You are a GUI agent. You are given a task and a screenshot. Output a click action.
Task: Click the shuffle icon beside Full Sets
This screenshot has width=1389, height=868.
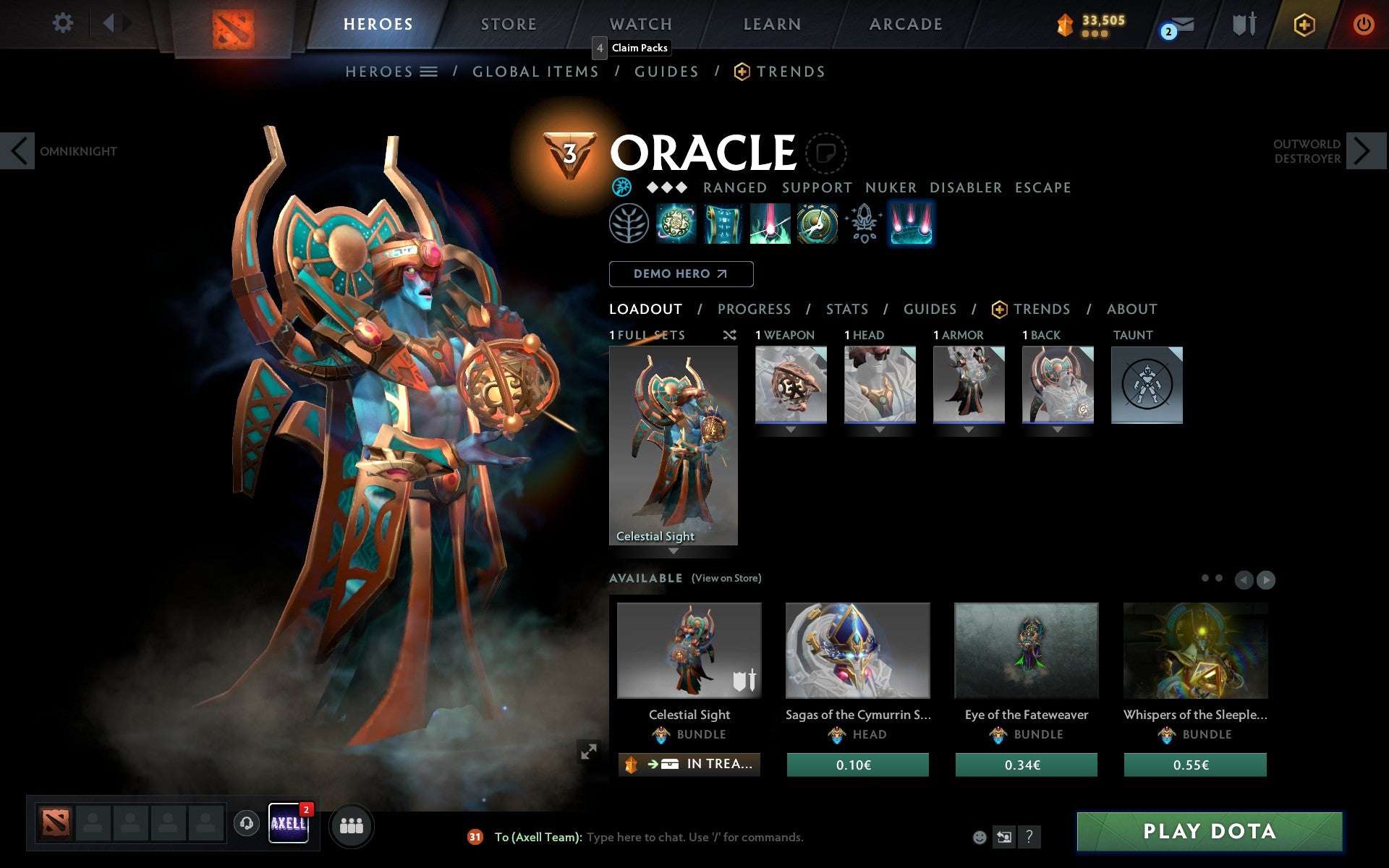pos(729,335)
